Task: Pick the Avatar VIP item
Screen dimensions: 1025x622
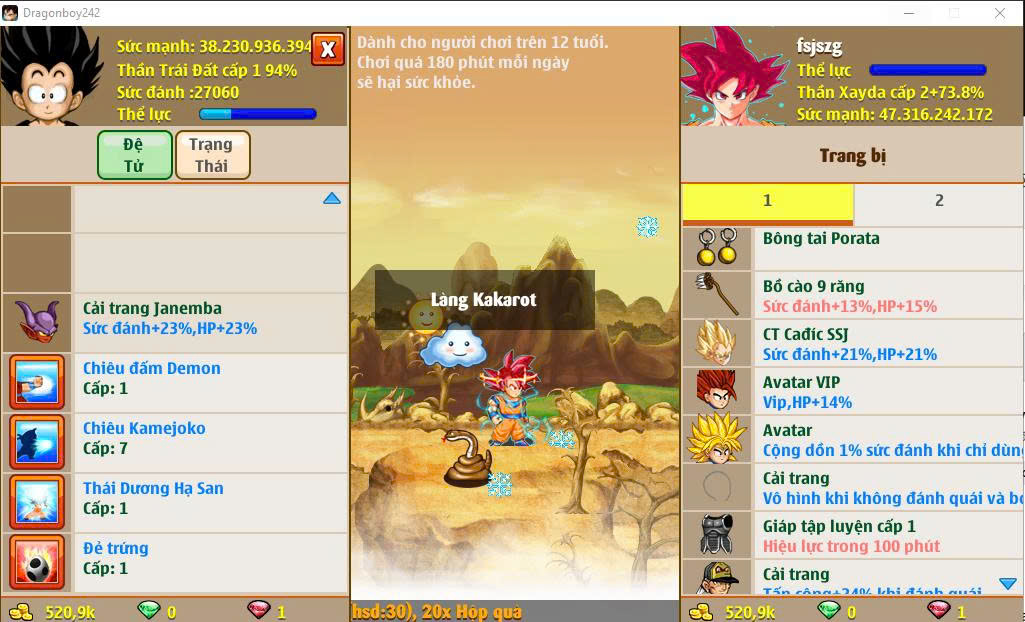Action: point(850,391)
